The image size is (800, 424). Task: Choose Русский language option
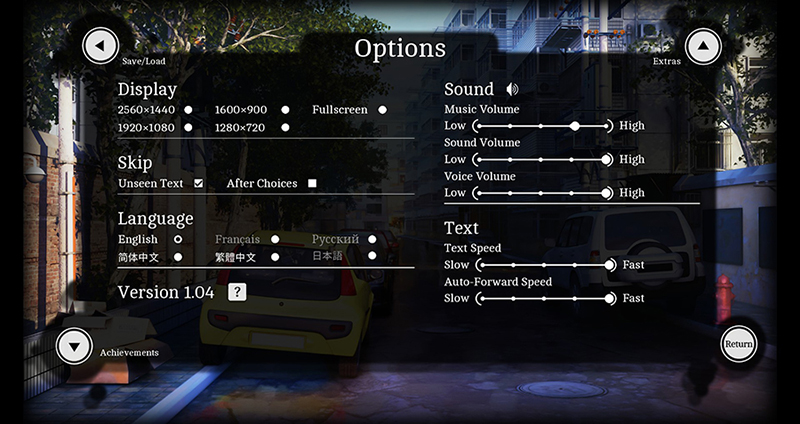click(x=372, y=240)
